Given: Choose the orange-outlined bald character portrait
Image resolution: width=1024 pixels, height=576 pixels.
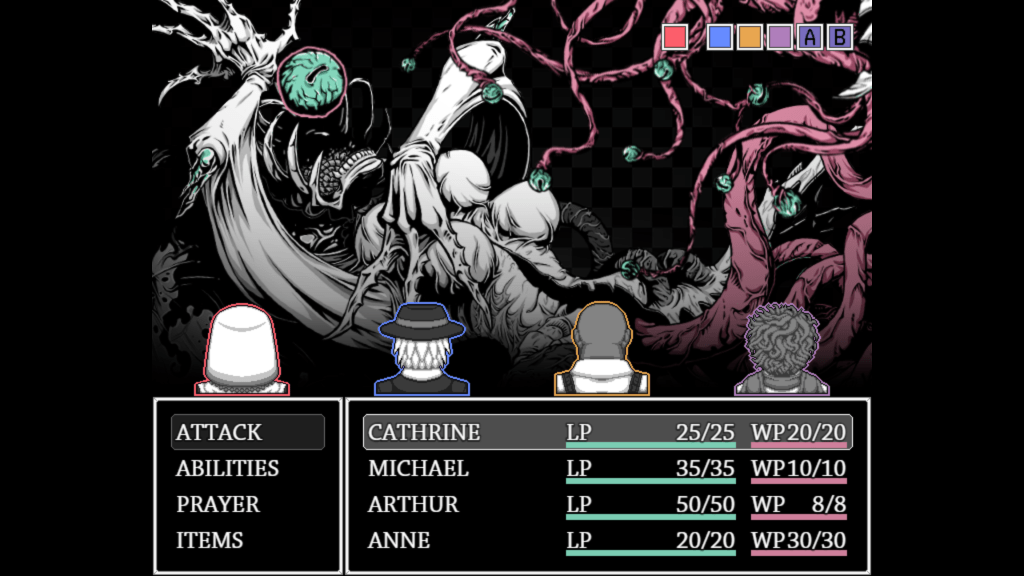Looking at the screenshot, I should click(602, 350).
